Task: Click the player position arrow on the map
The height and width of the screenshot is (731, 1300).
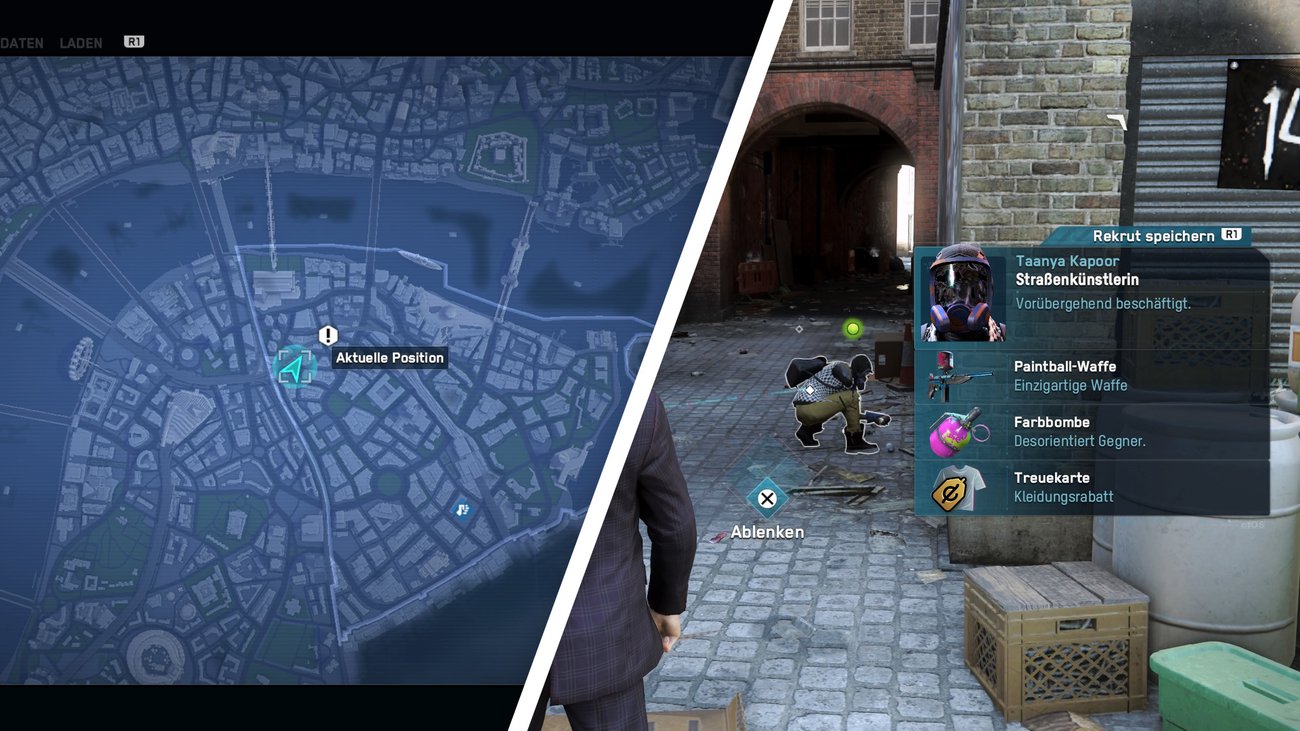Action: 297,367
